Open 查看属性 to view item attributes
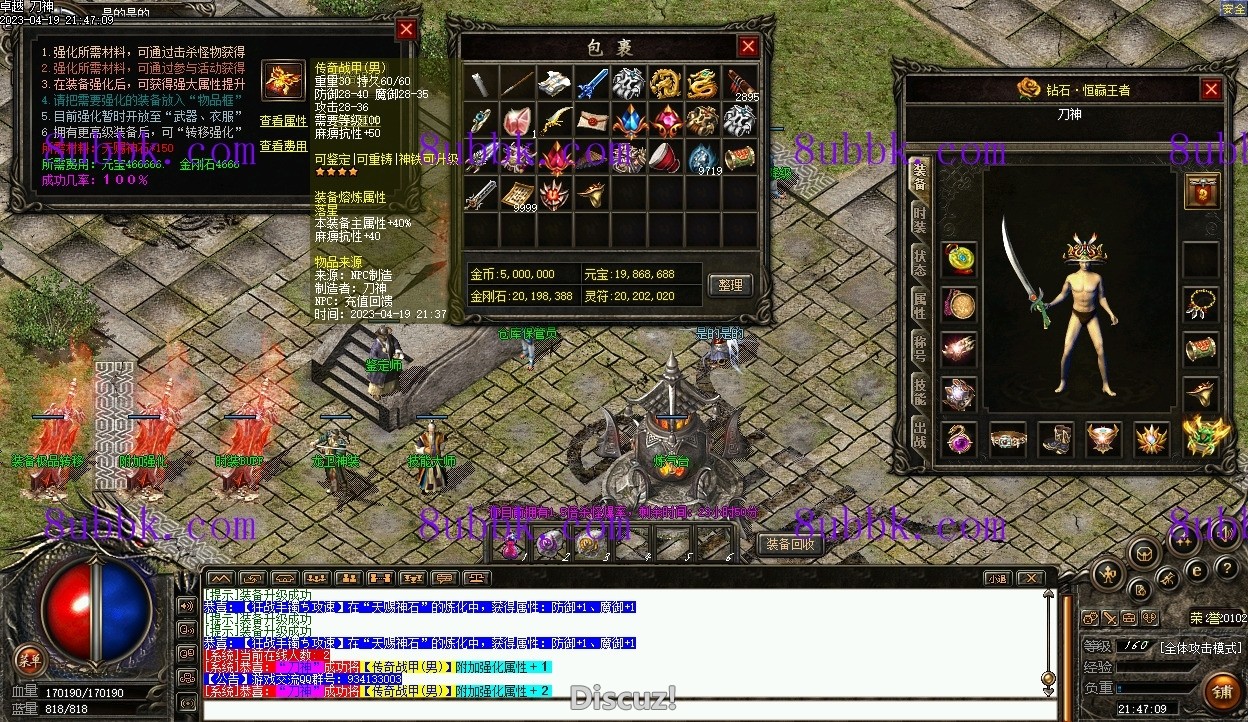The width and height of the screenshot is (1248, 722). [283, 121]
